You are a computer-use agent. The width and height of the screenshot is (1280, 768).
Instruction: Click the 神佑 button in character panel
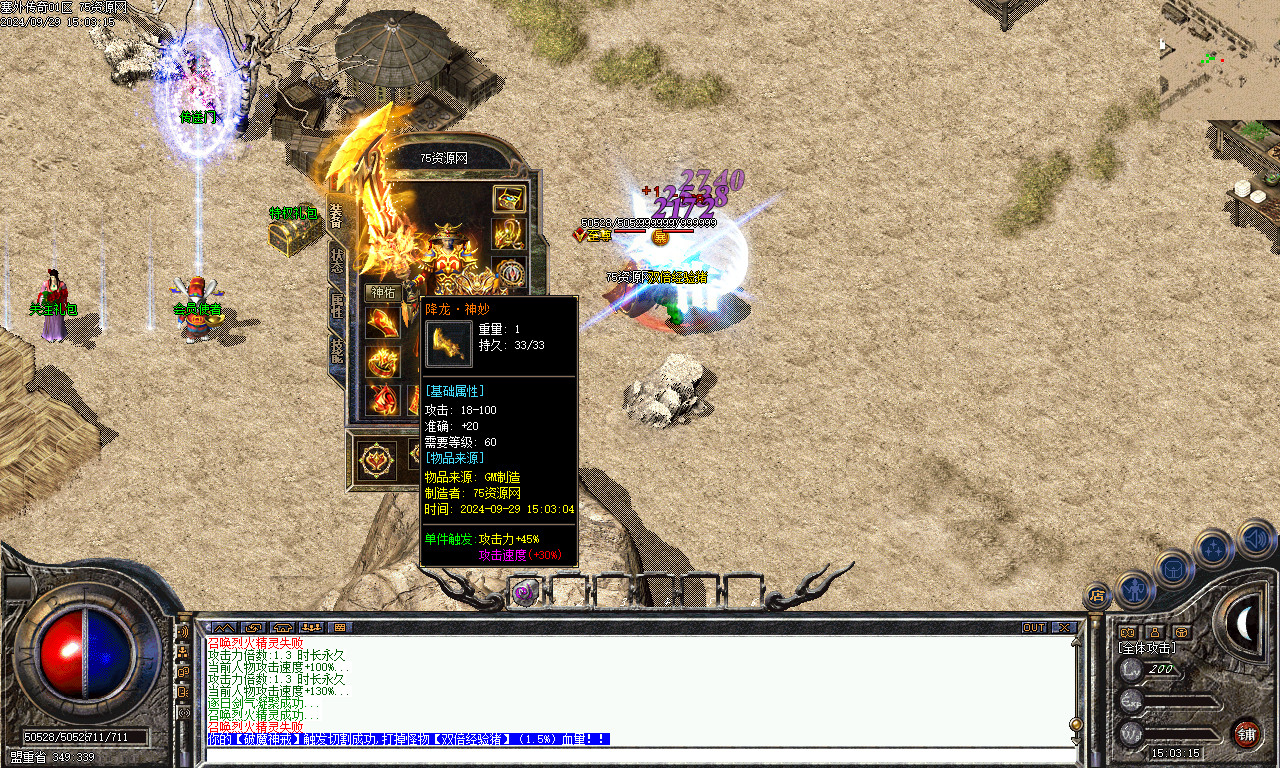[383, 293]
